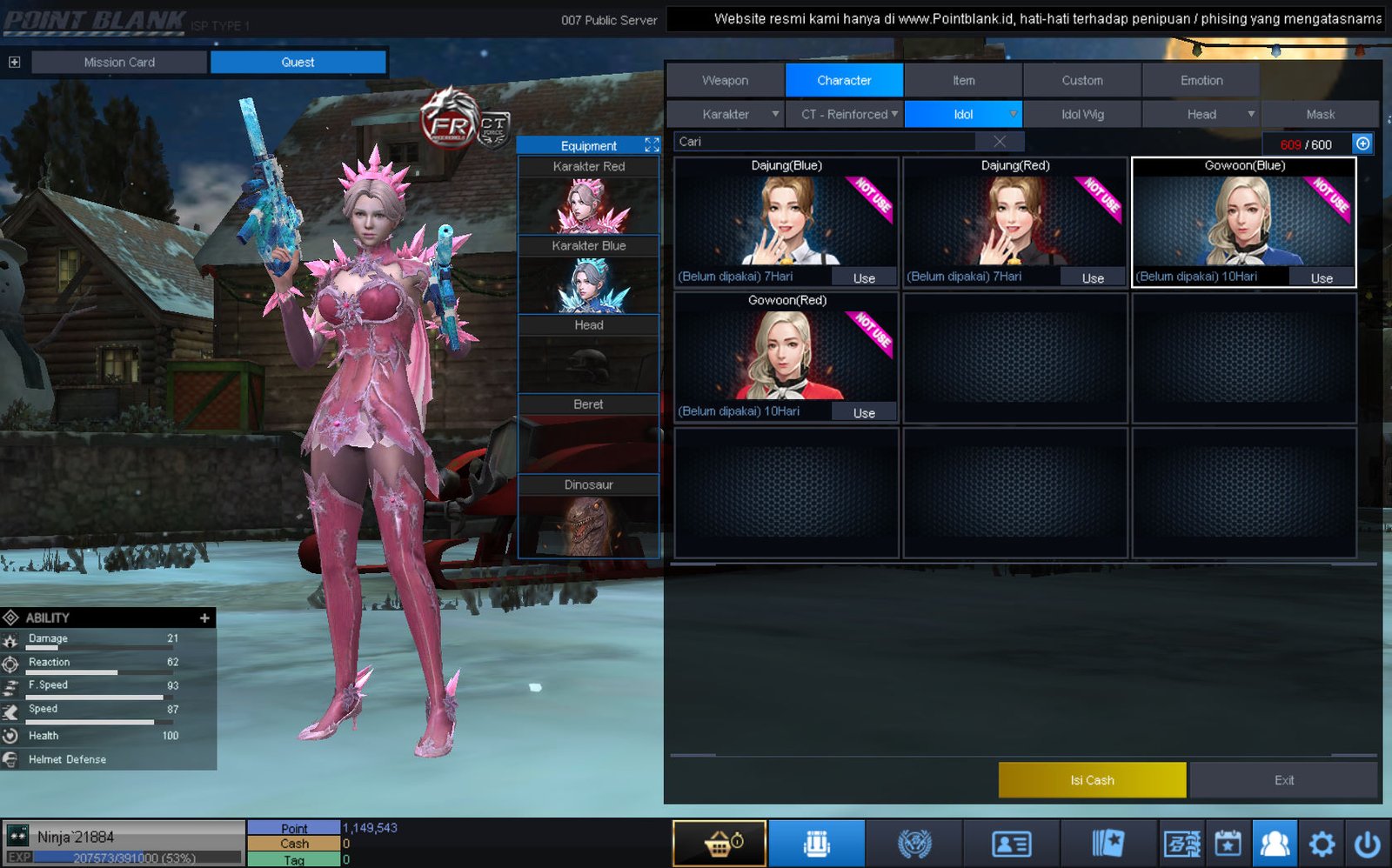This screenshot has height=868, width=1392.
Task: Use the Dajung(Blue) idol character
Action: click(x=863, y=278)
